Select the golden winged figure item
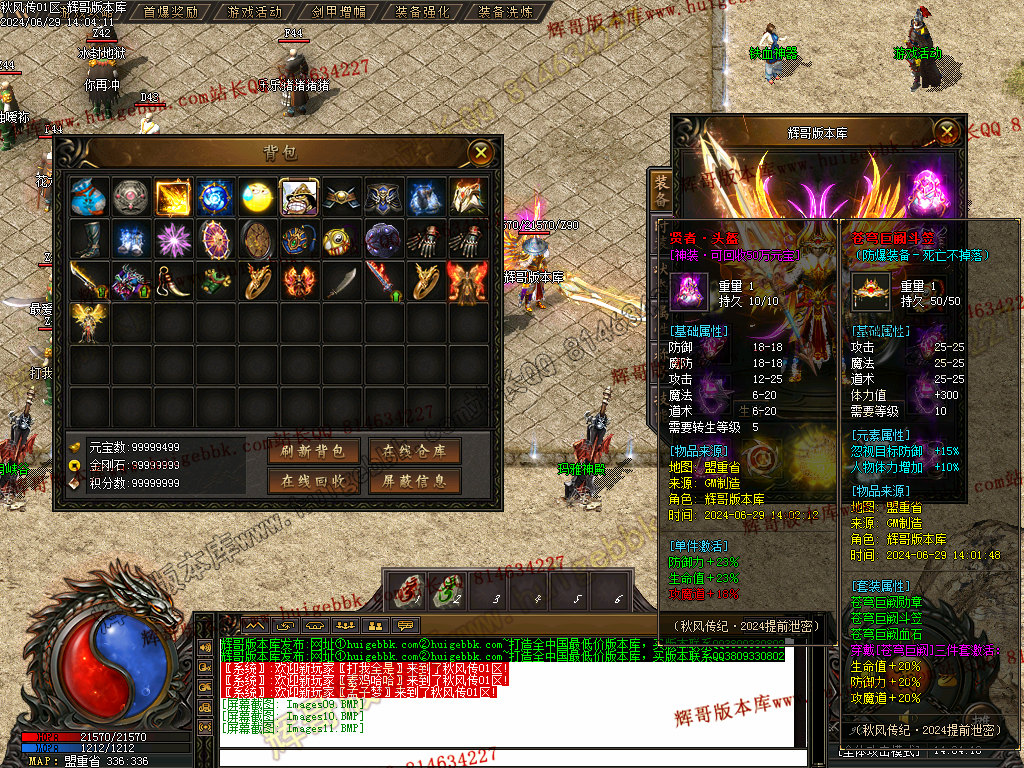The width and height of the screenshot is (1024, 768). pyautogui.click(x=89, y=322)
